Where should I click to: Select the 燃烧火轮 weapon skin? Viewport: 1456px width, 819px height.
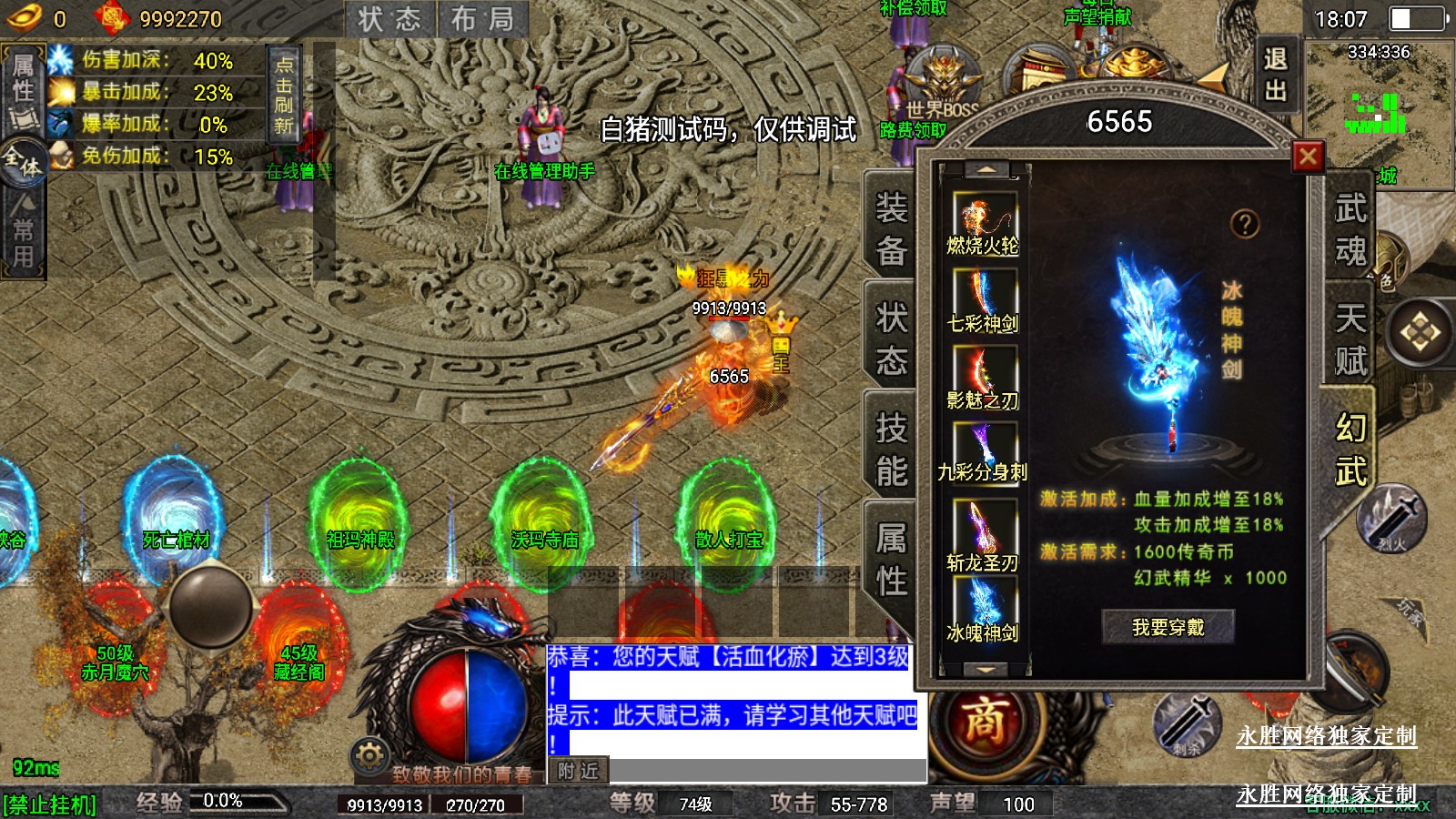(983, 224)
